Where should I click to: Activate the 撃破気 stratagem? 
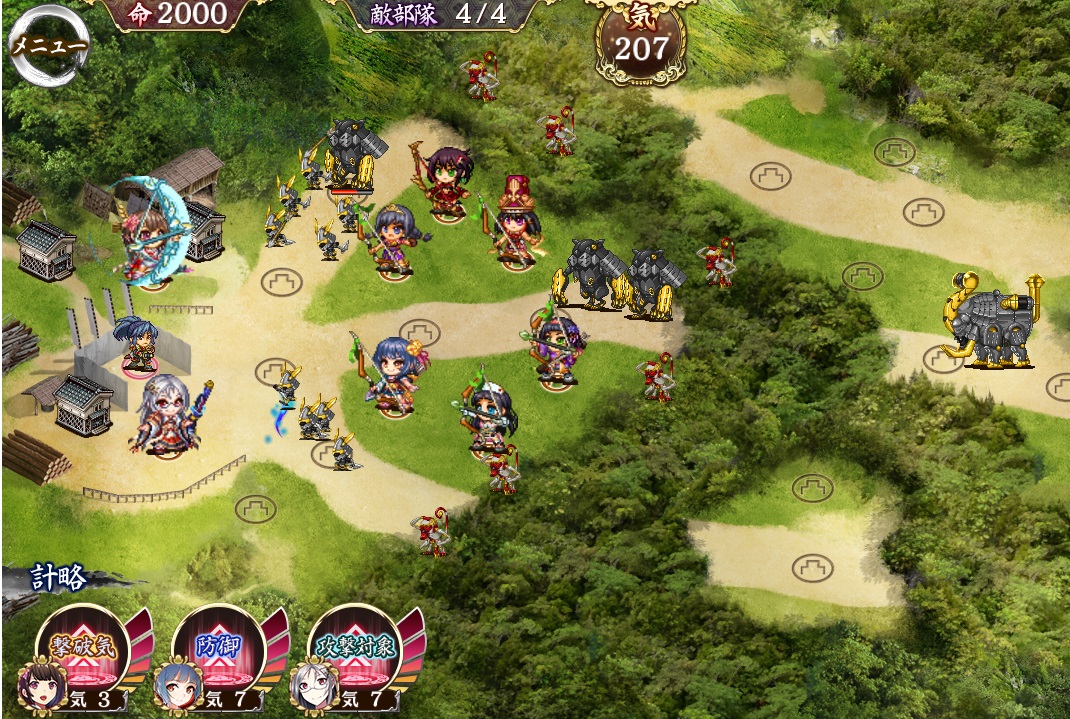point(85,647)
